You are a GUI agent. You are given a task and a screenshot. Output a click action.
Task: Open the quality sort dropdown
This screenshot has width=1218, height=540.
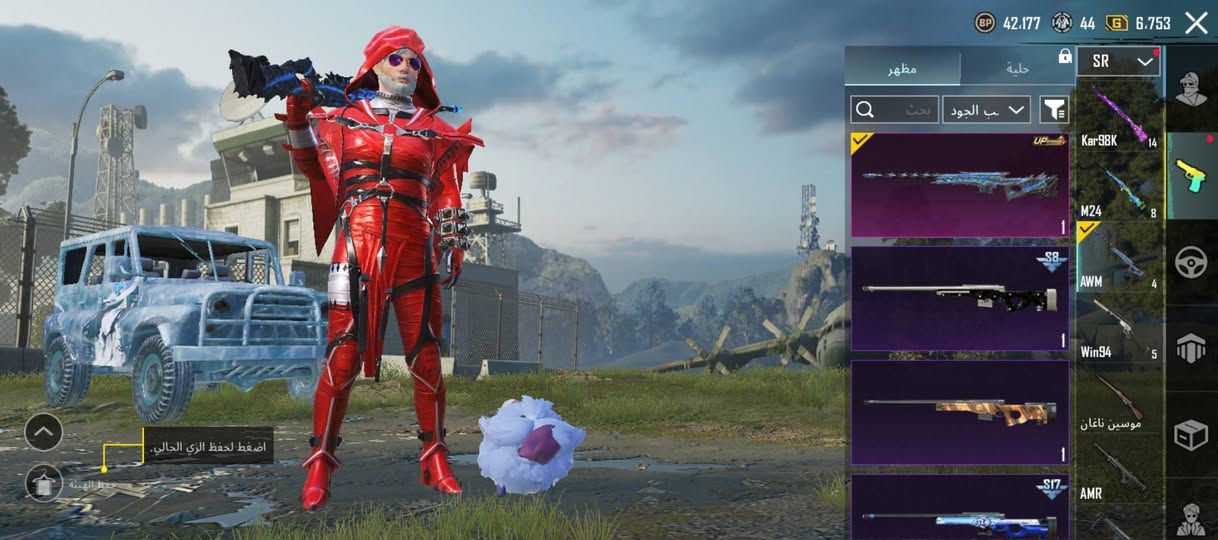[986, 109]
